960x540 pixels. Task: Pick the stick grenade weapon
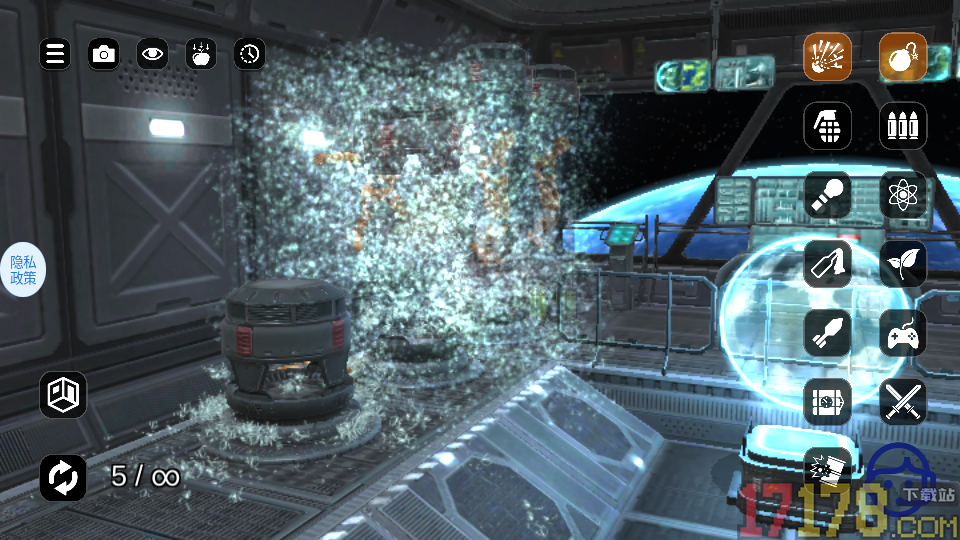pos(828,195)
